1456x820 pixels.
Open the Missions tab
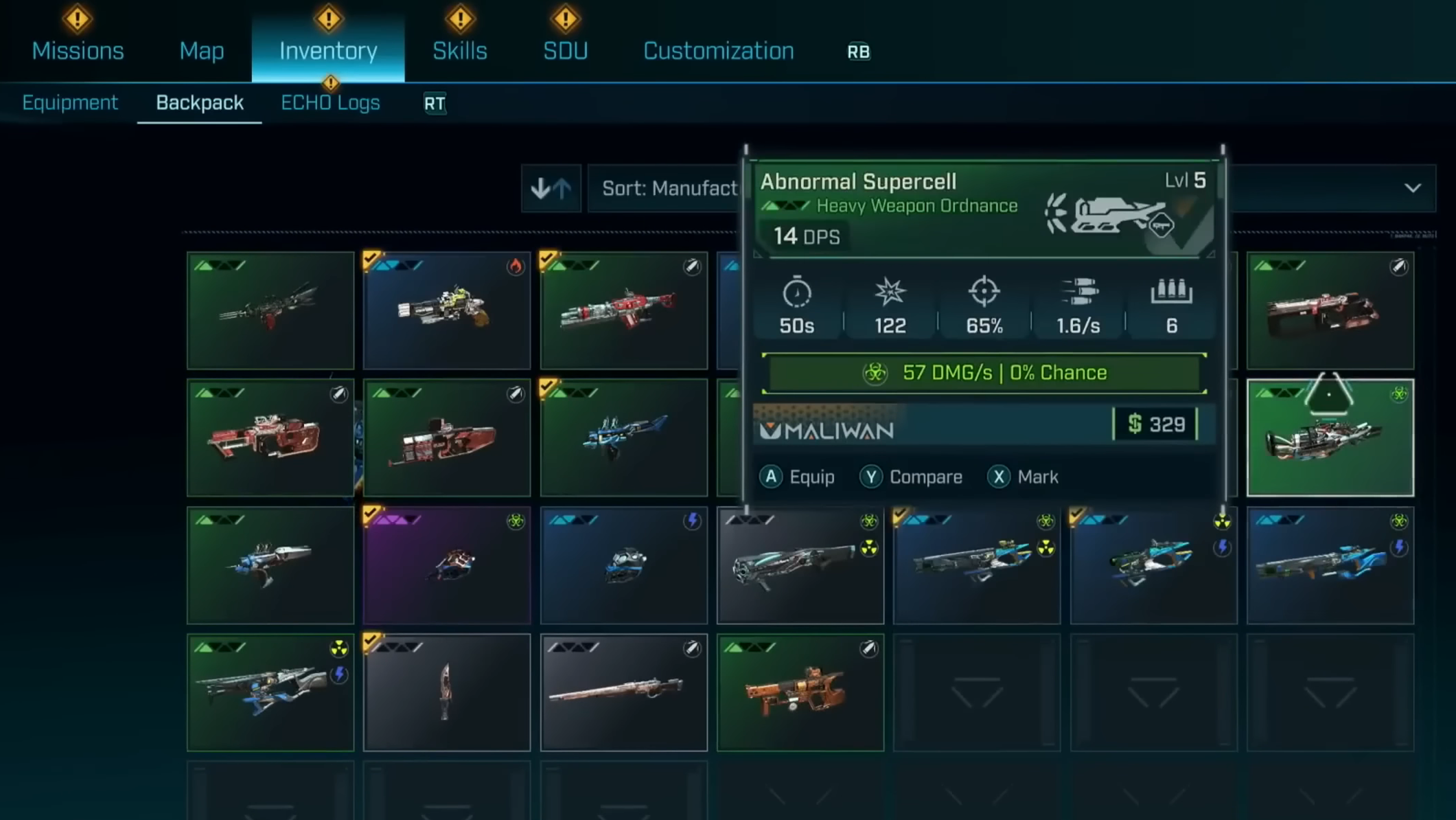[78, 51]
